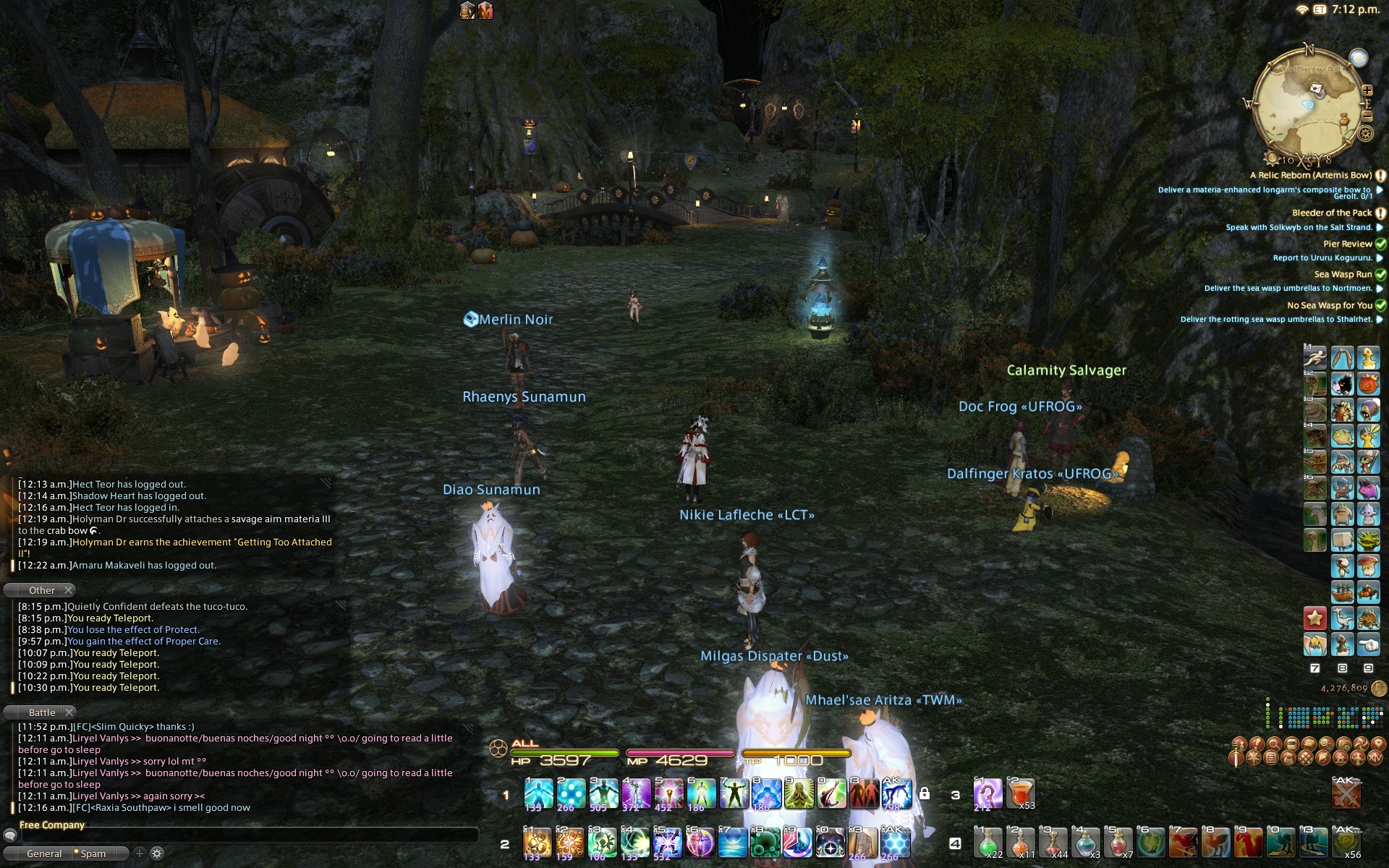The image size is (1389, 868).
Task: Click the chat speech bubble icon
Action: pyautogui.click(x=9, y=835)
